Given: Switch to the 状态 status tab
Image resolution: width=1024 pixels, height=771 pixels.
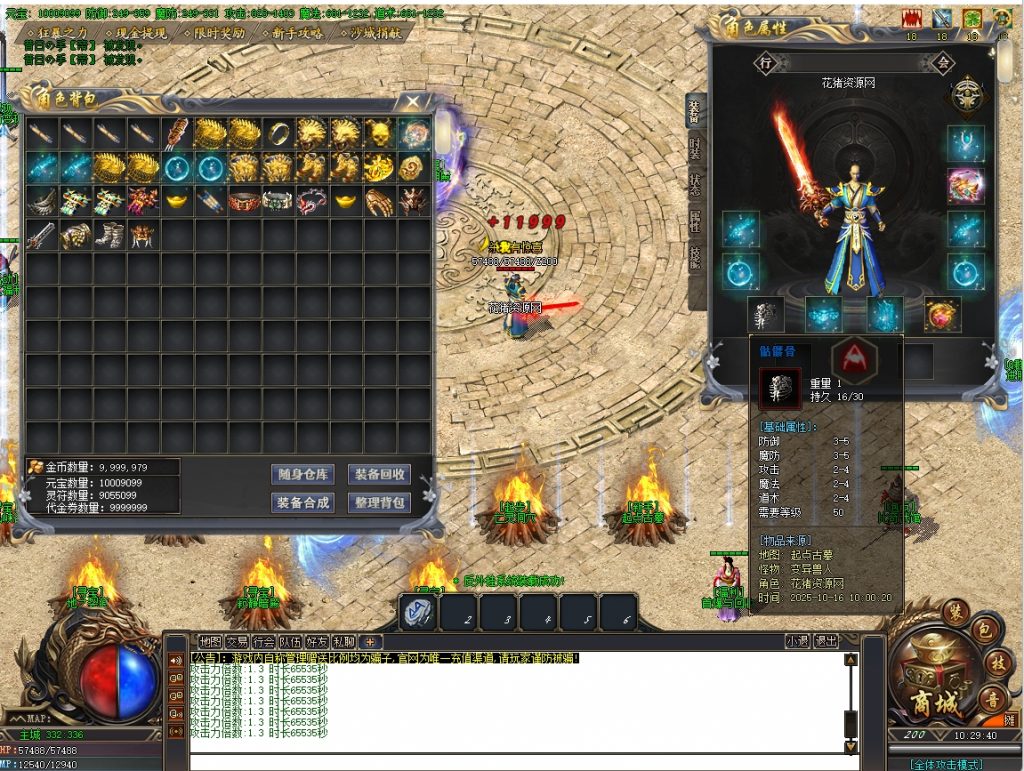Looking at the screenshot, I should point(695,185).
